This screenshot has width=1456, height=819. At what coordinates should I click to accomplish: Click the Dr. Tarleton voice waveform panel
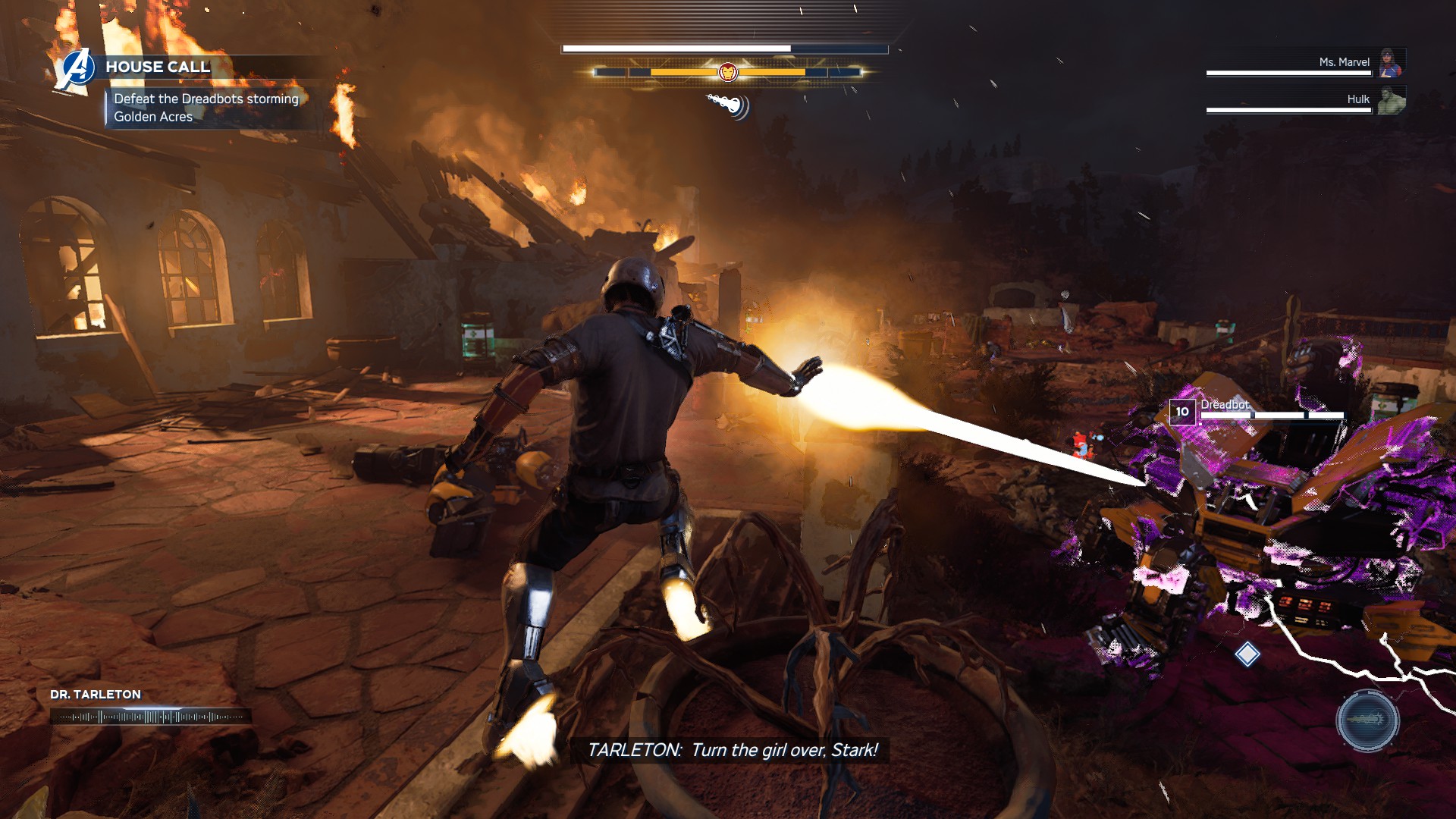150,716
